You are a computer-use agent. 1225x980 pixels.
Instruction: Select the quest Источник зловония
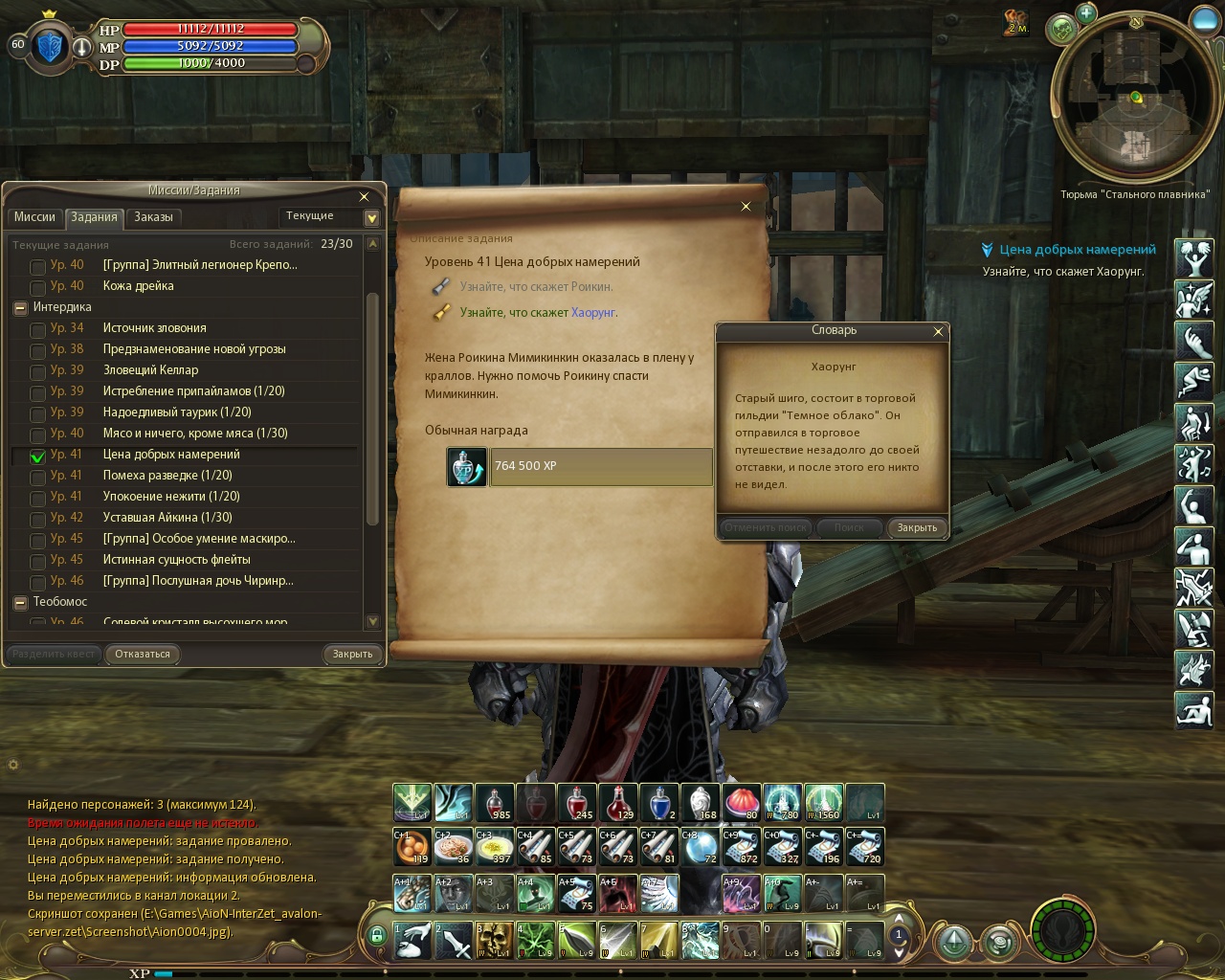tap(154, 328)
